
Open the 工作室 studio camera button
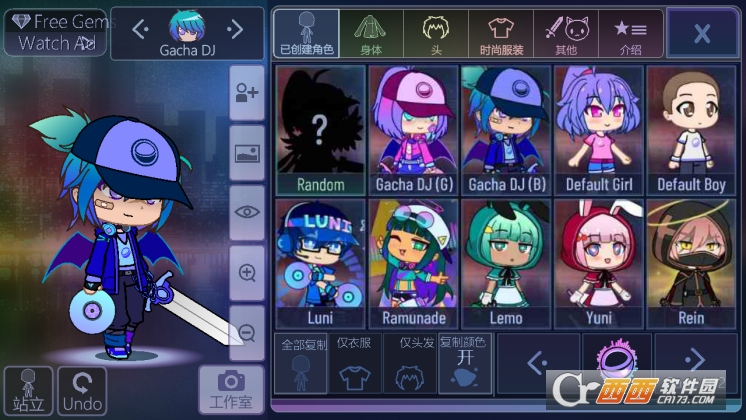pos(231,388)
